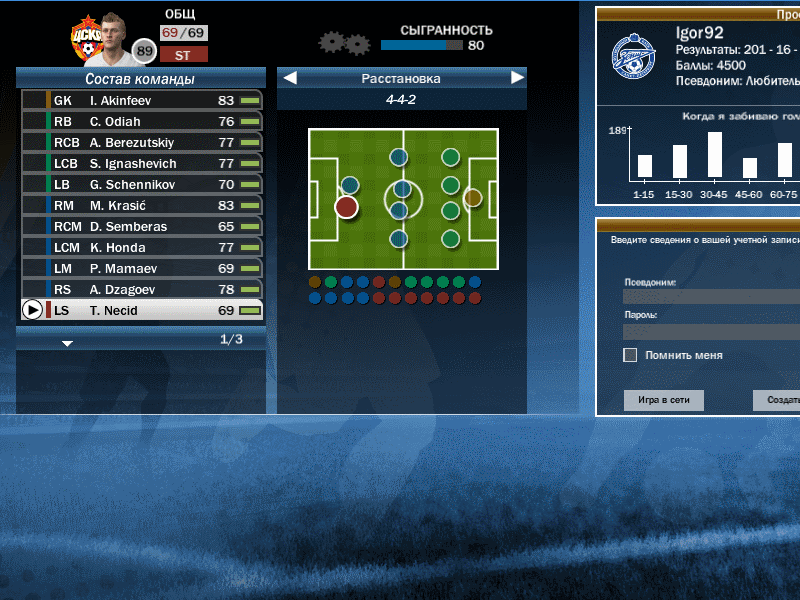The image size is (800, 600).
Task: Pick G. Schennikov from team list
Action: [x=142, y=185]
